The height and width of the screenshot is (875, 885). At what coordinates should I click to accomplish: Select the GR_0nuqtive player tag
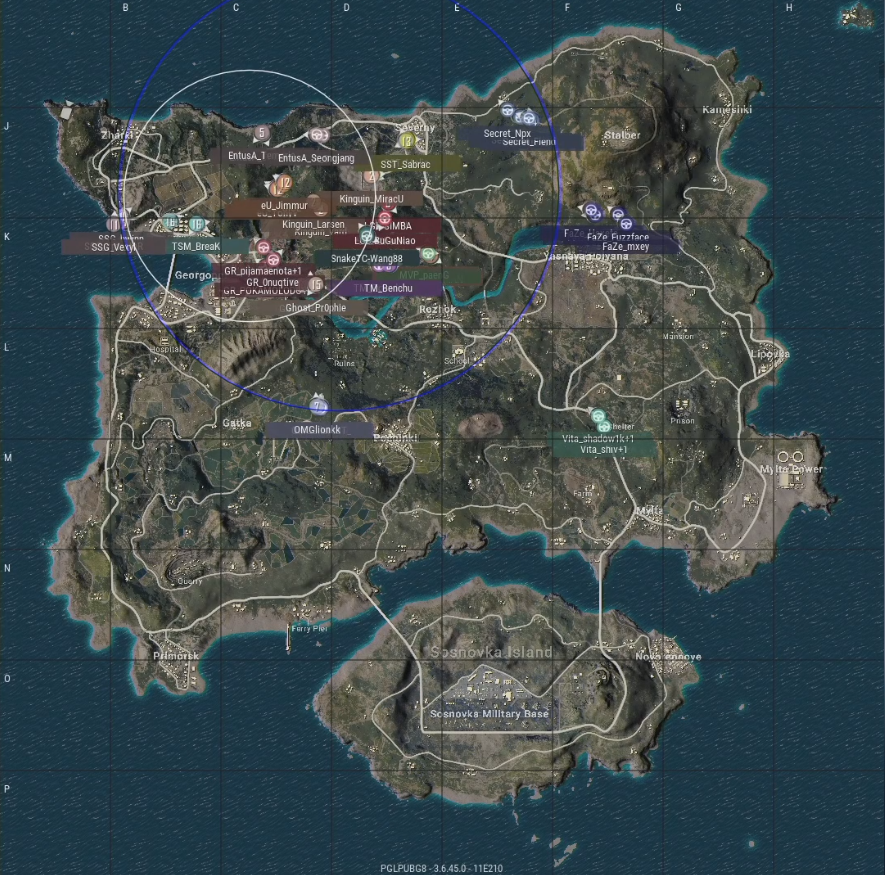[x=272, y=283]
